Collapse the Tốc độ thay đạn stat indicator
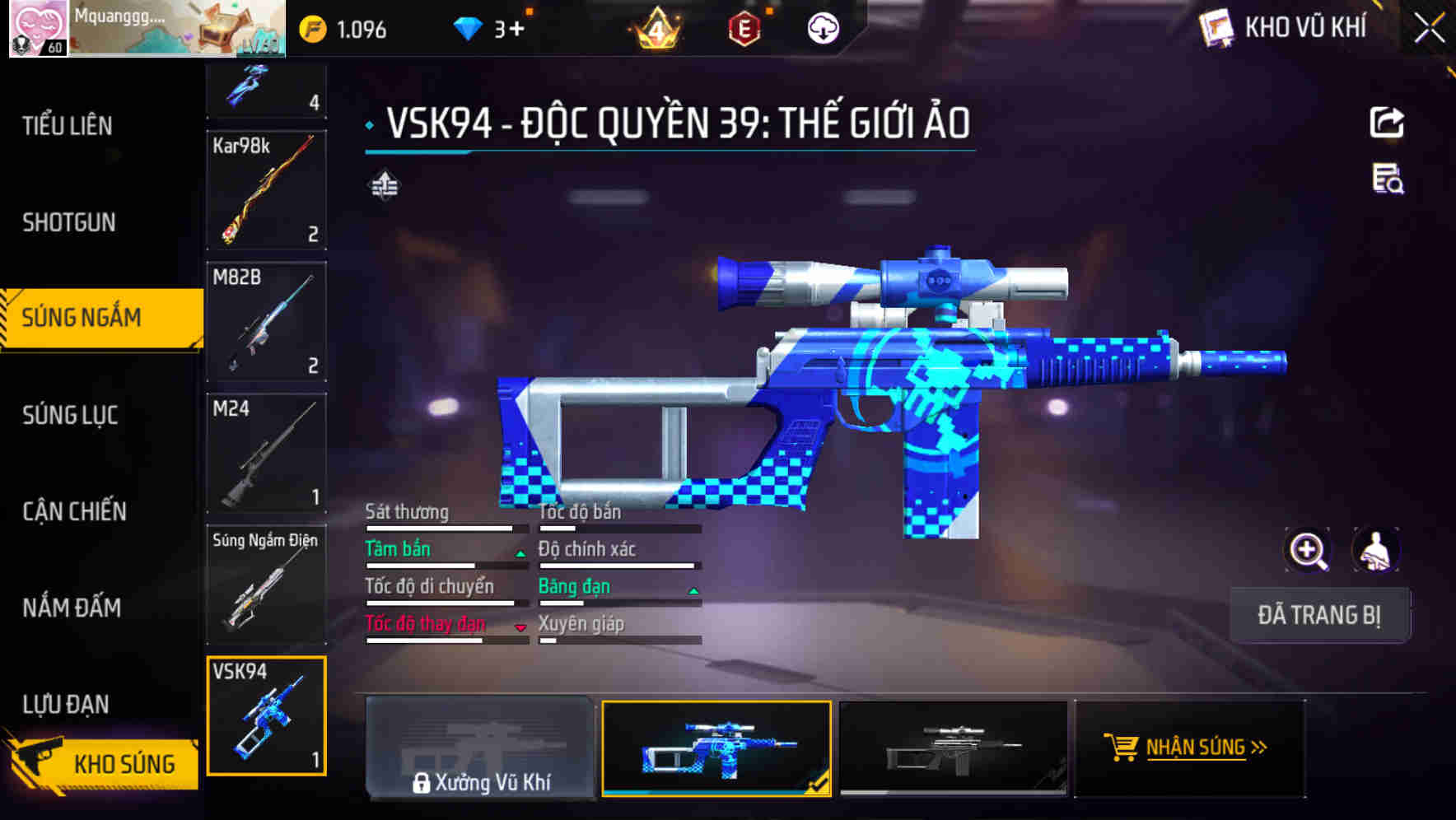 [x=520, y=627]
